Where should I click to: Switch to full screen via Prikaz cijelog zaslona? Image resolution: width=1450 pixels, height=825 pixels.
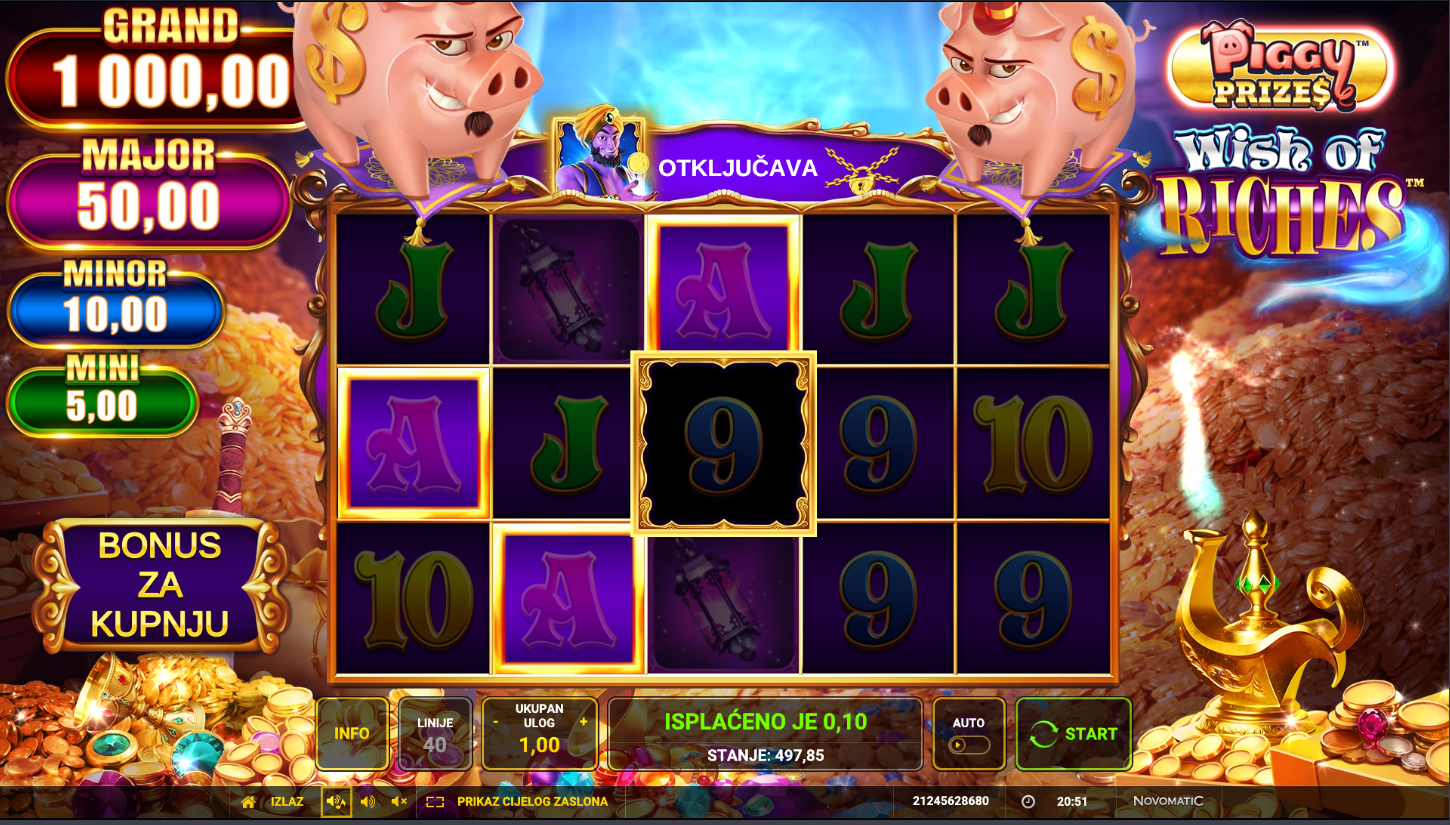tap(518, 802)
